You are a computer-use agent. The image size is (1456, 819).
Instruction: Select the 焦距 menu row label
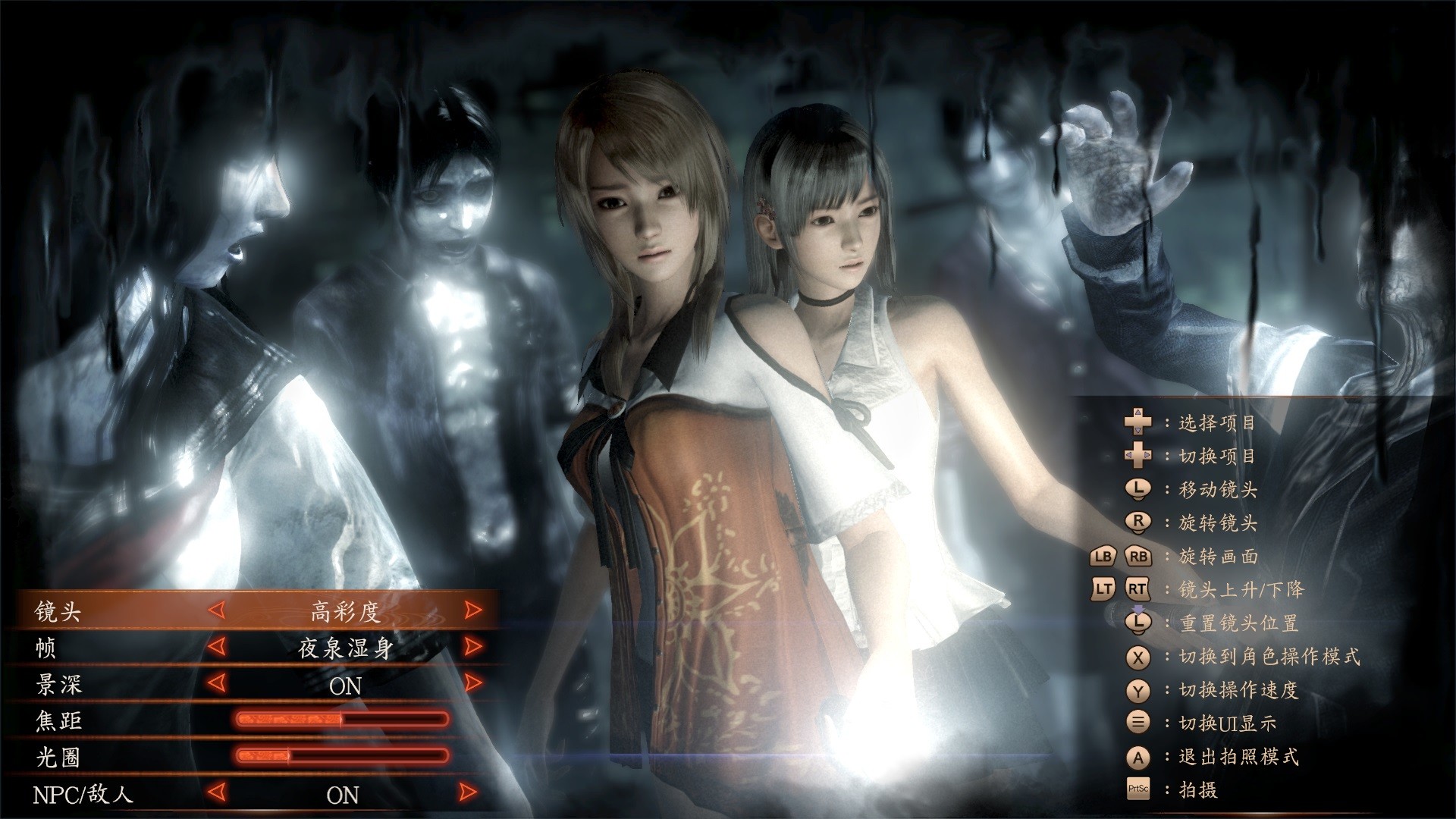click(x=58, y=720)
